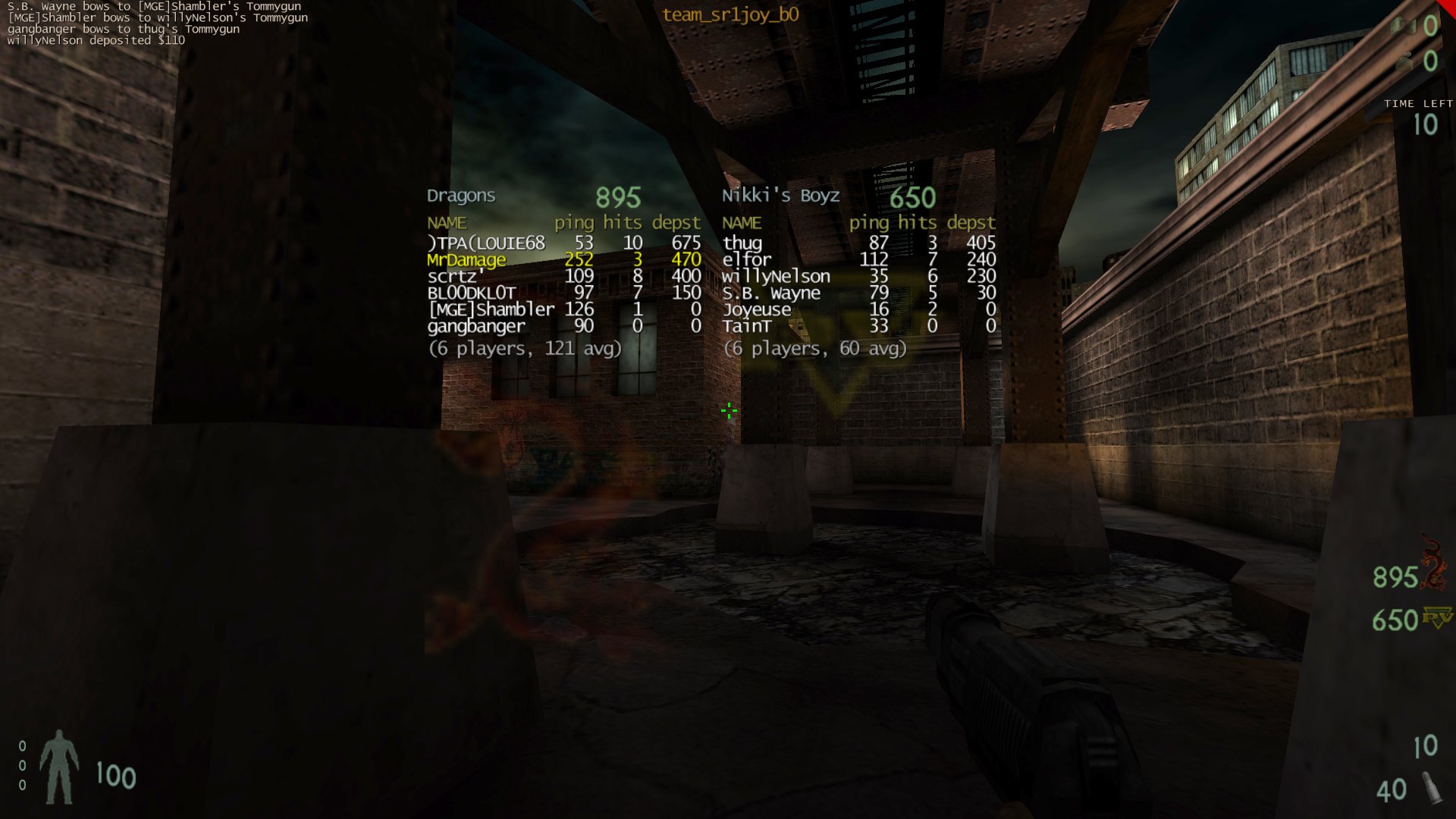Image resolution: width=1456 pixels, height=819 pixels.
Task: Click MrDamage's highlighted player row
Action: 466,260
